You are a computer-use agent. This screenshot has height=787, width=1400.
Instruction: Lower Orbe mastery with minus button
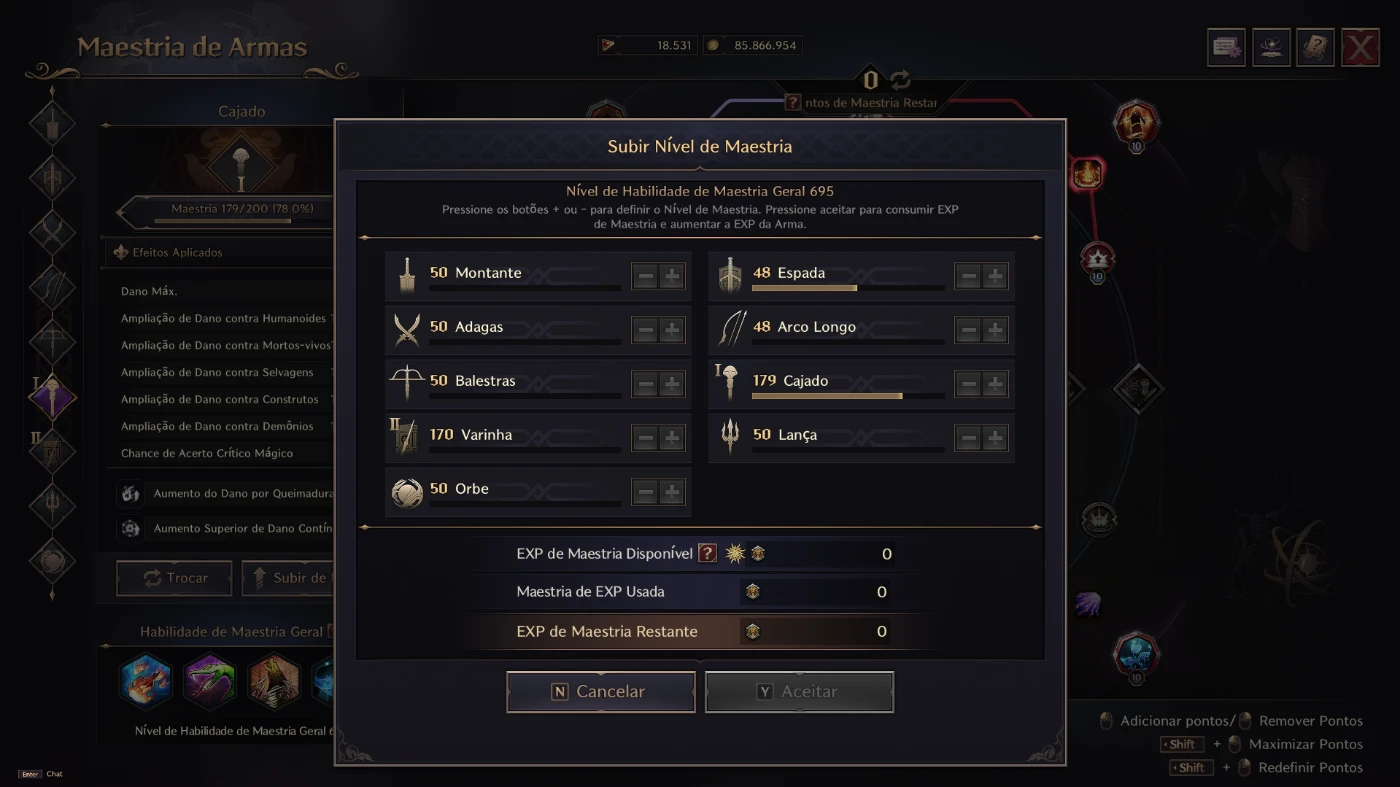pos(645,492)
